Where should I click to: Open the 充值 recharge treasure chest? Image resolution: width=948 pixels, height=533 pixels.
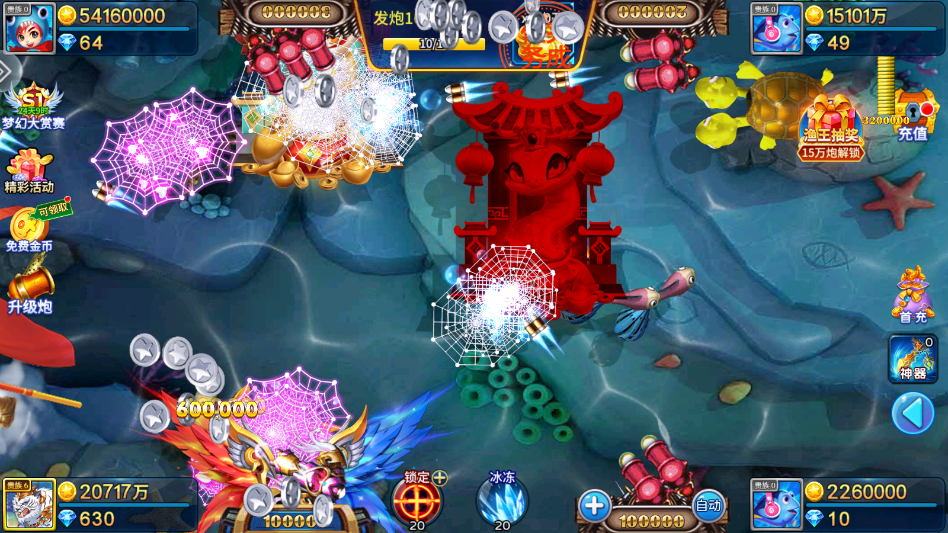912,113
